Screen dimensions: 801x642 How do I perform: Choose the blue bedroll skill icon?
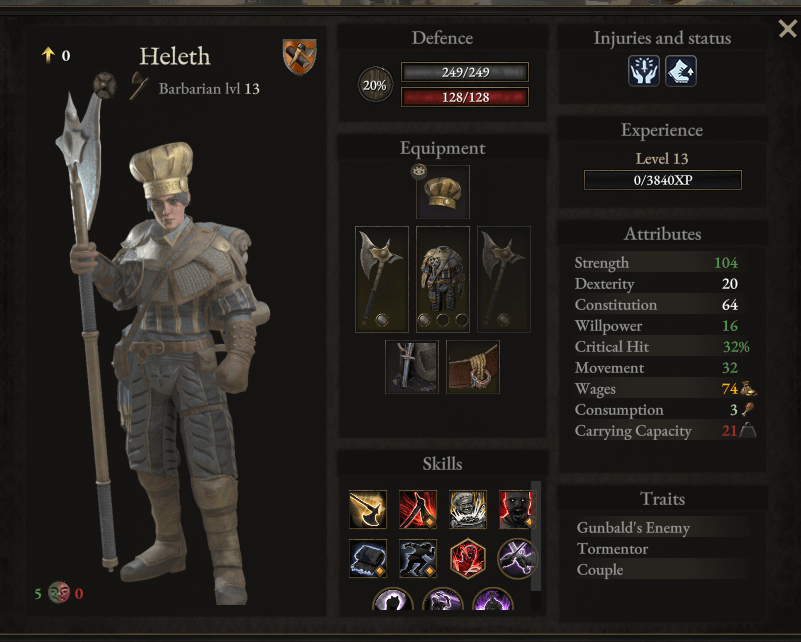(x=368, y=558)
